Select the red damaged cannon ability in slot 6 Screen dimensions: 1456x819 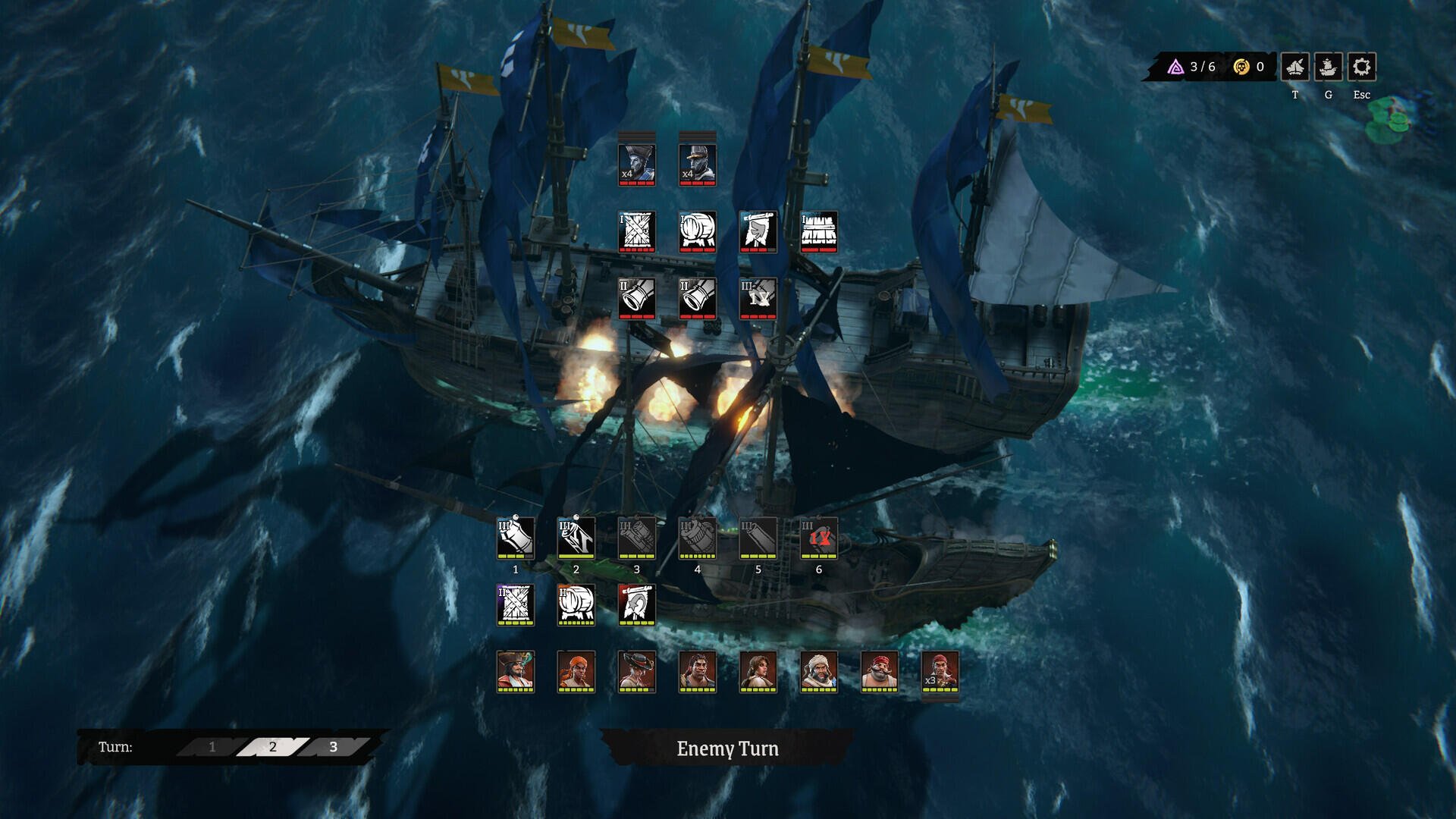pyautogui.click(x=817, y=540)
